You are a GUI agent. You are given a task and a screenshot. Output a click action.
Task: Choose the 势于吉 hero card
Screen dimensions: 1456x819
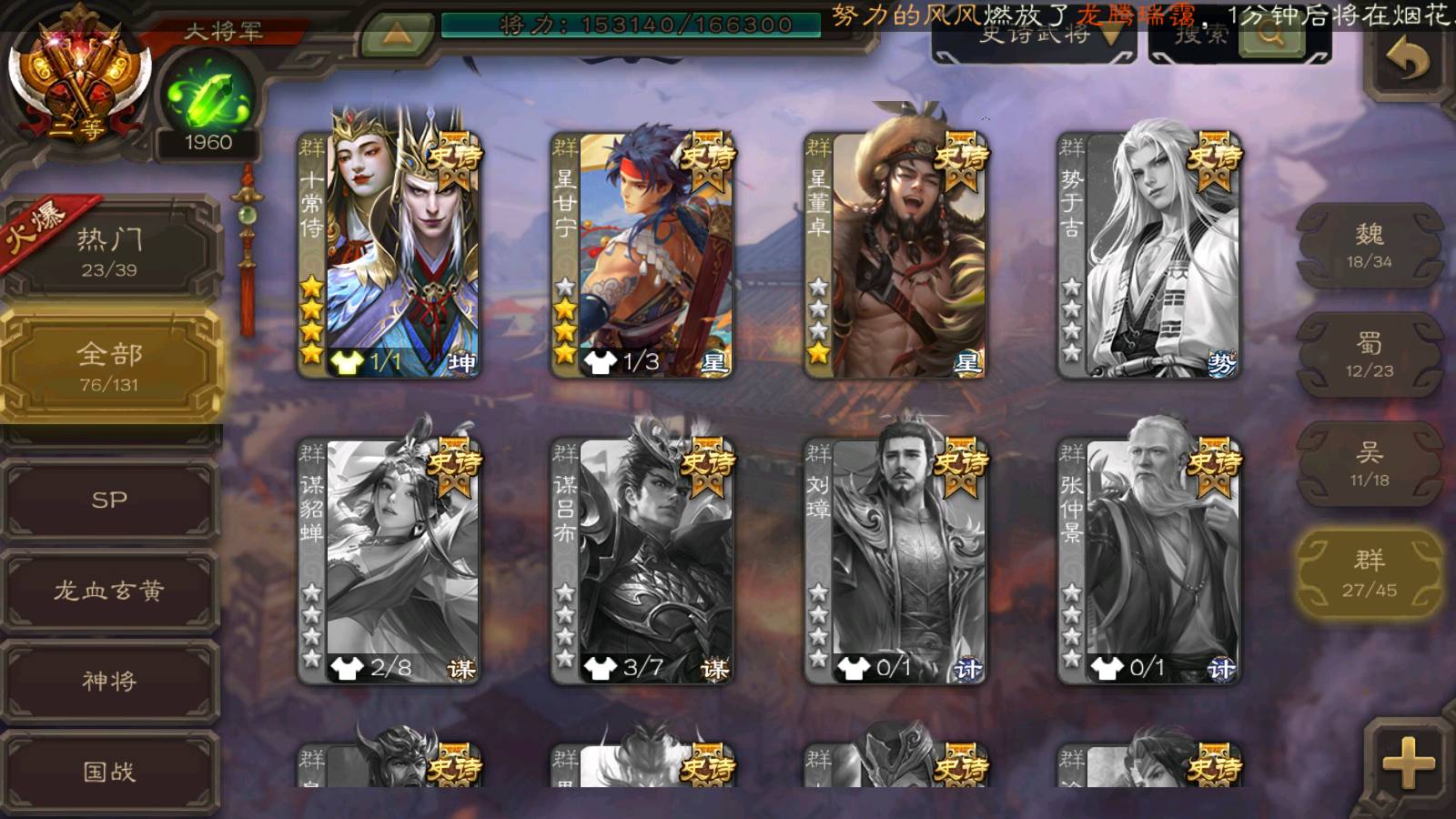coord(1148,255)
